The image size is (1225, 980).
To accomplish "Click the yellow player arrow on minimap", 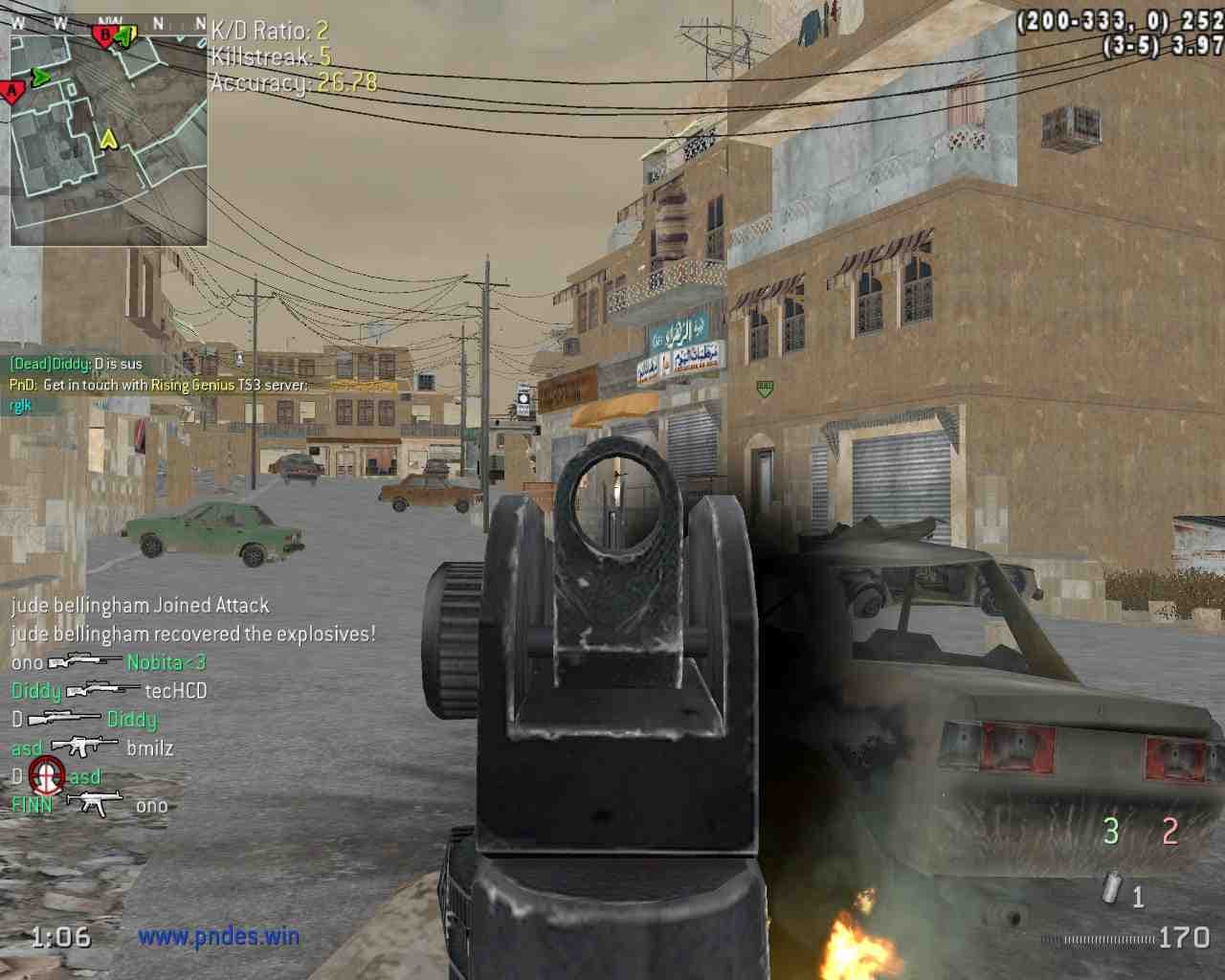I will tap(109, 140).
